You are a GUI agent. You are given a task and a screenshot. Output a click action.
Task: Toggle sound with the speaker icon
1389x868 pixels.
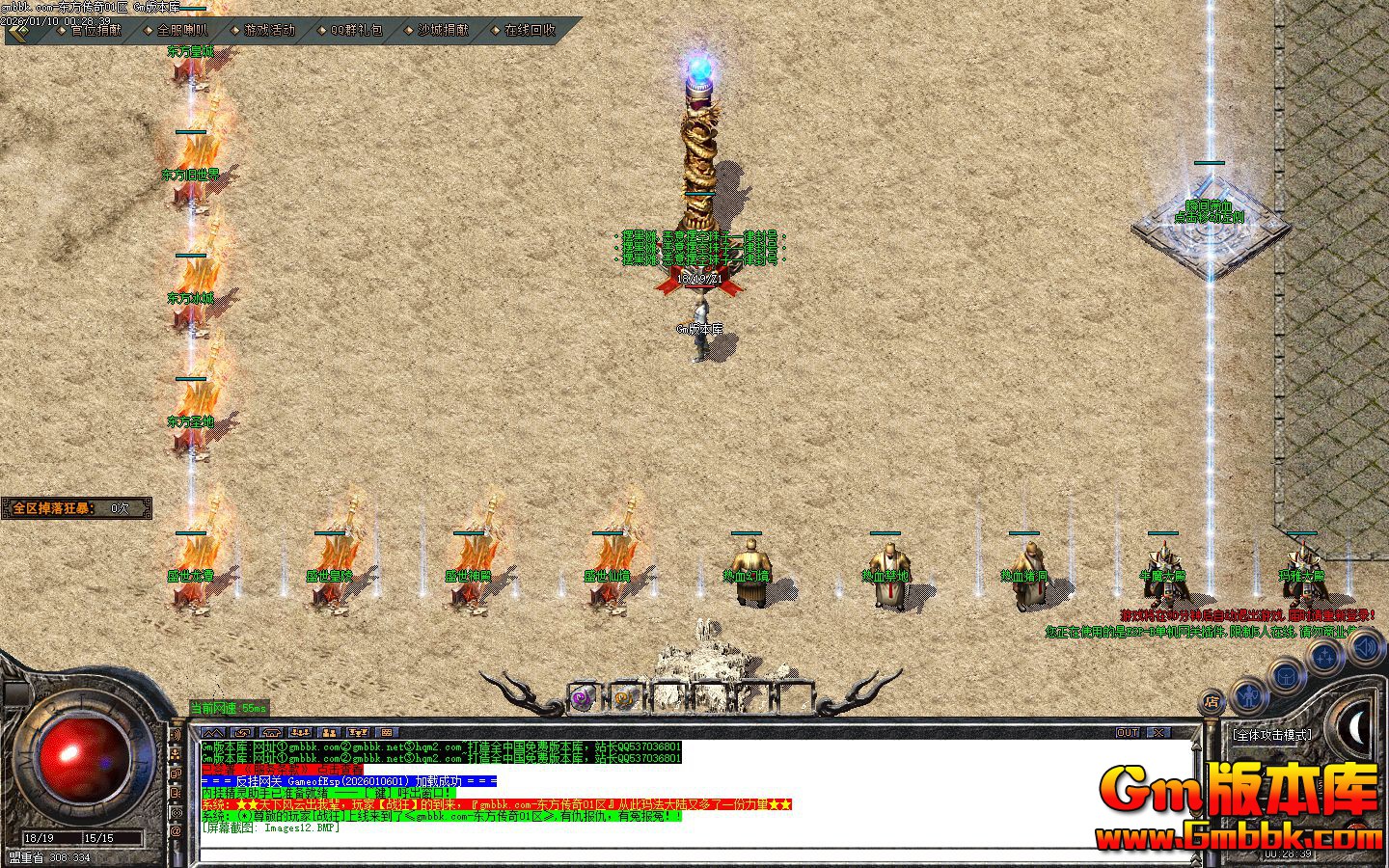coord(1365,646)
